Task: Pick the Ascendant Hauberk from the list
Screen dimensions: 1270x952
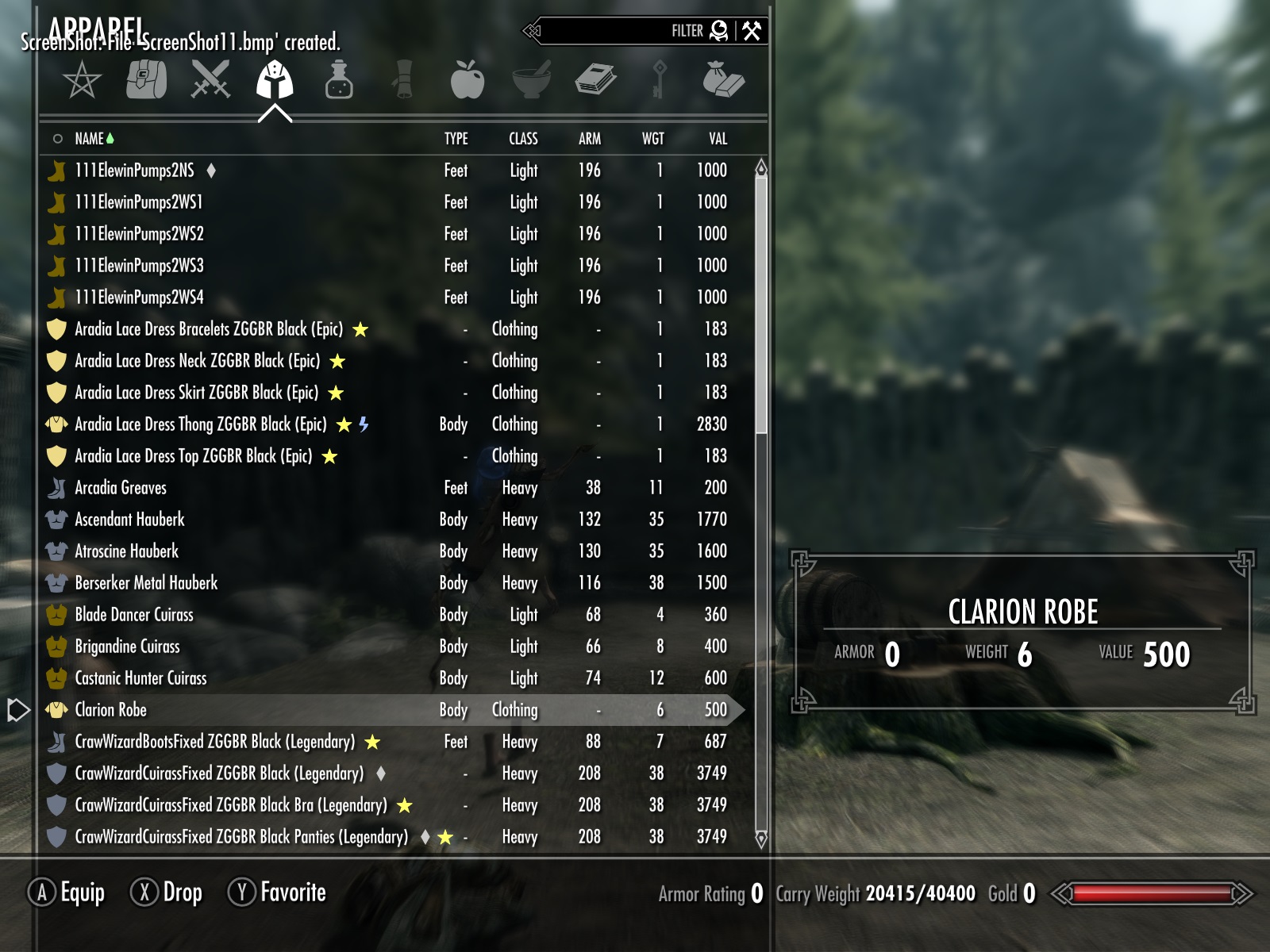Action: click(129, 520)
